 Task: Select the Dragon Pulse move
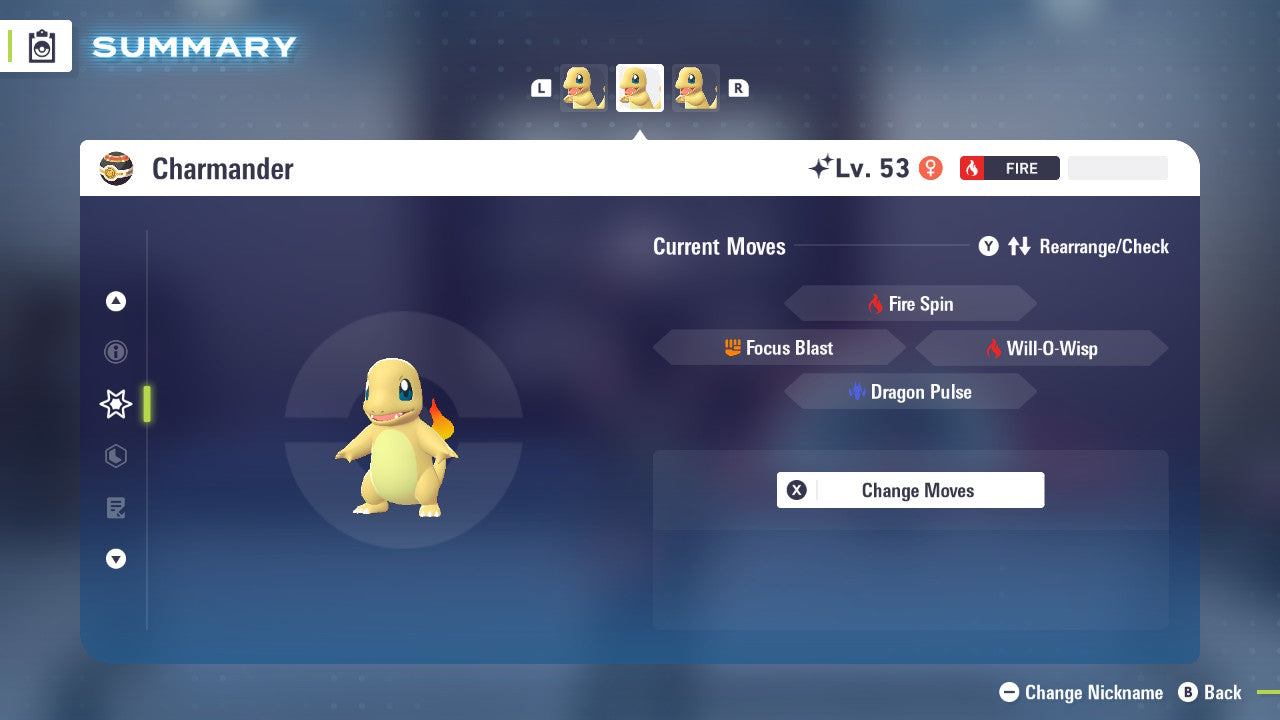[910, 391]
